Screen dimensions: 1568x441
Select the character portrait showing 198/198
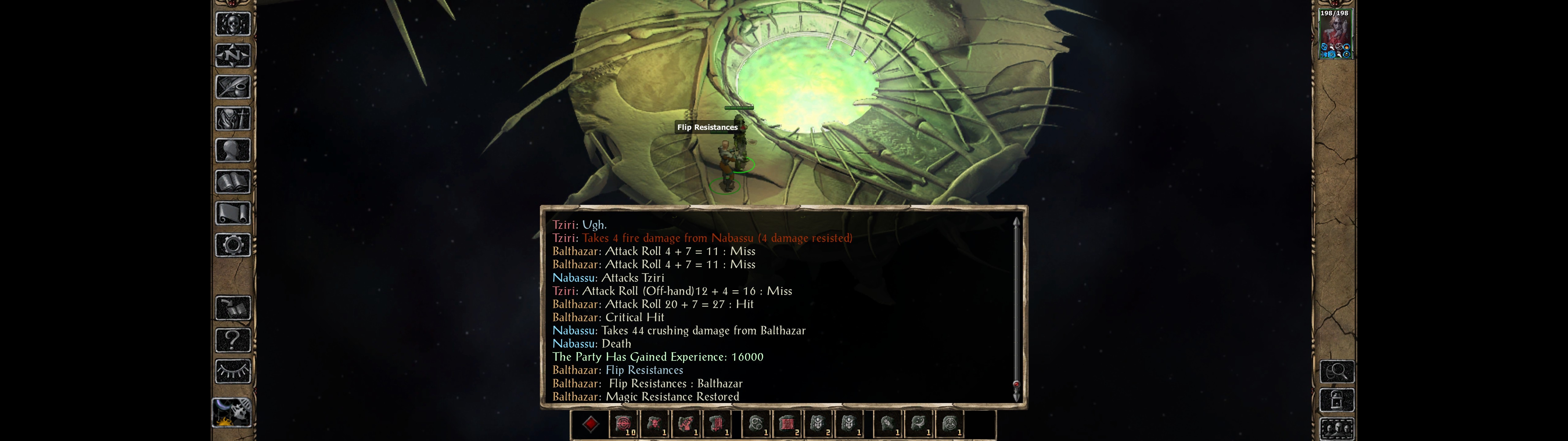tap(1335, 34)
